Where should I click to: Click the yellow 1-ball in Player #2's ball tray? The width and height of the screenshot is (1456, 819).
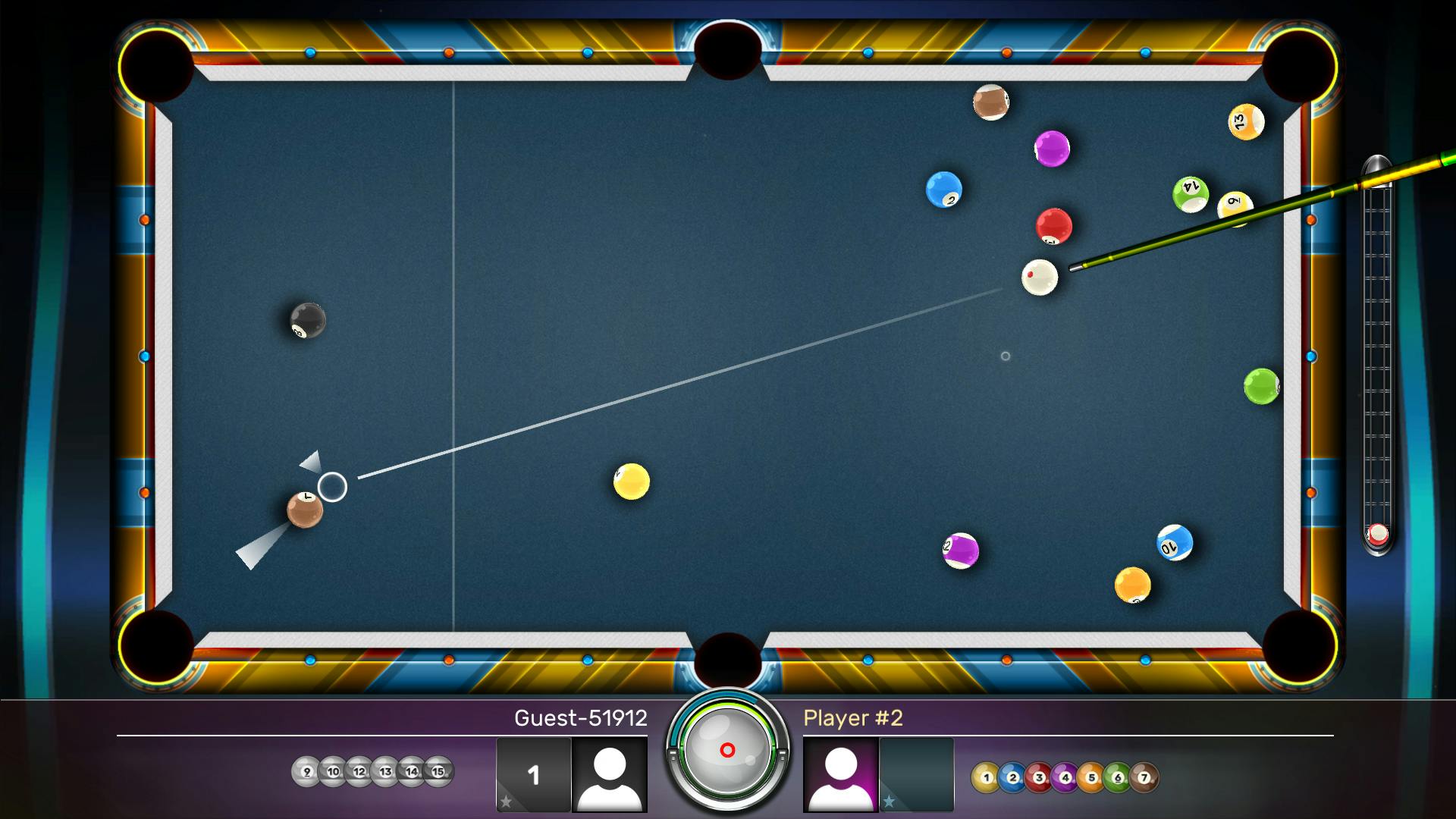click(x=986, y=777)
